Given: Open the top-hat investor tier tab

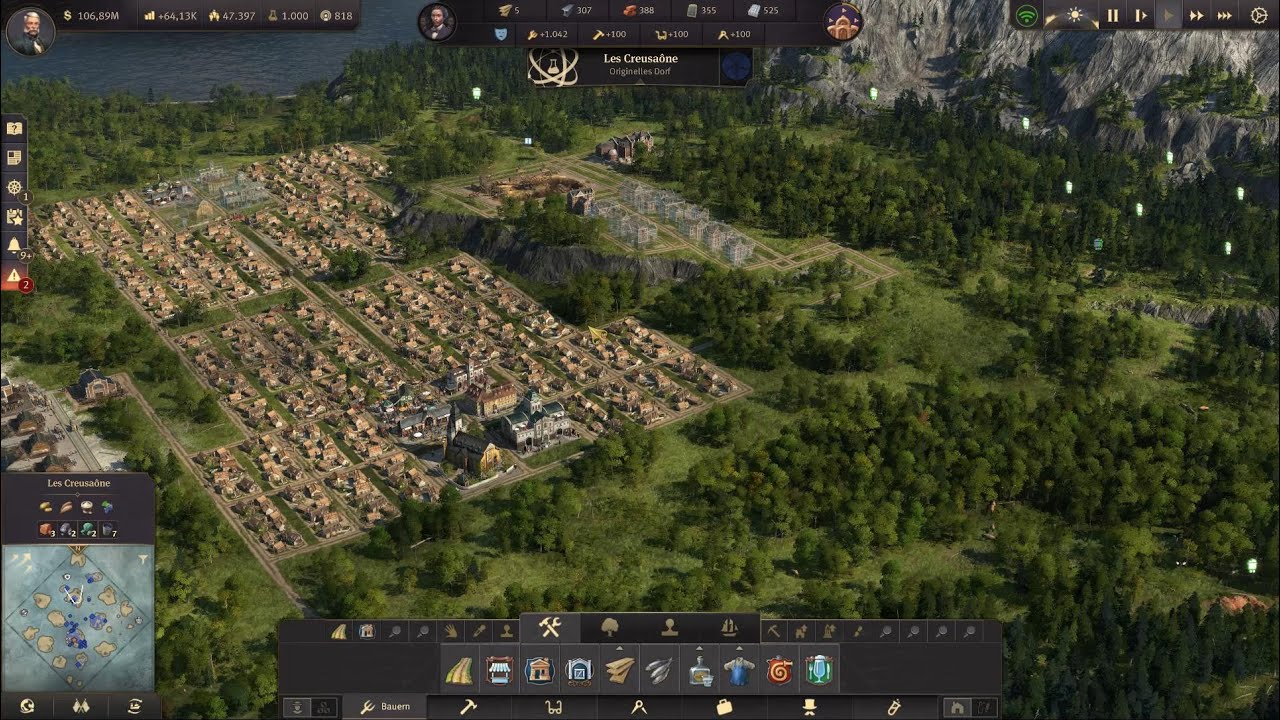Looking at the screenshot, I should click(809, 707).
